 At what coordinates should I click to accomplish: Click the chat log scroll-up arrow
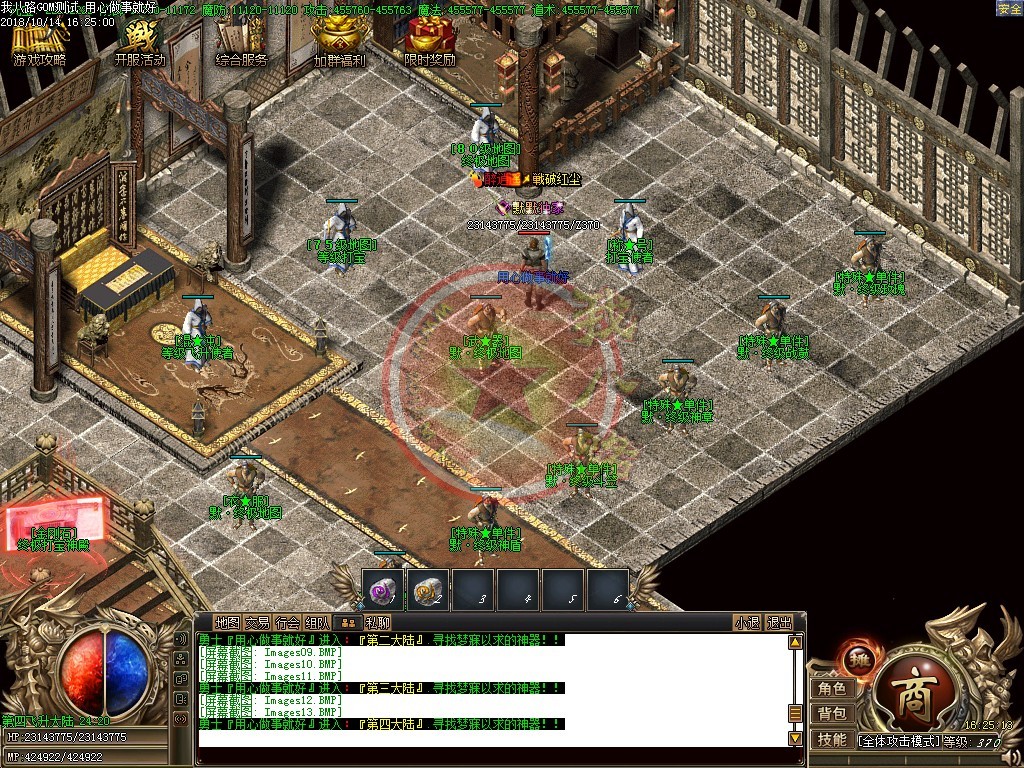[796, 642]
